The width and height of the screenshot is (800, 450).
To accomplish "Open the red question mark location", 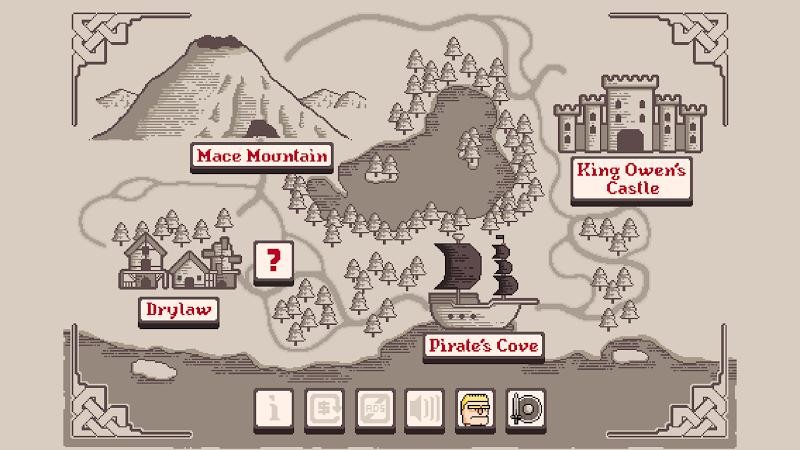I will pos(273,262).
